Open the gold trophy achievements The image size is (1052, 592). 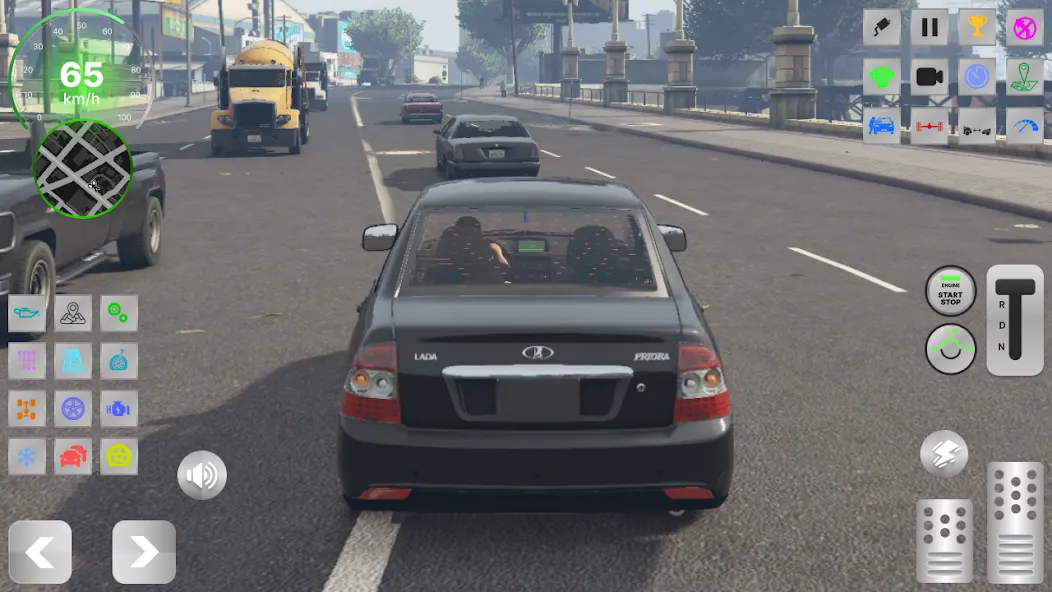(x=977, y=28)
